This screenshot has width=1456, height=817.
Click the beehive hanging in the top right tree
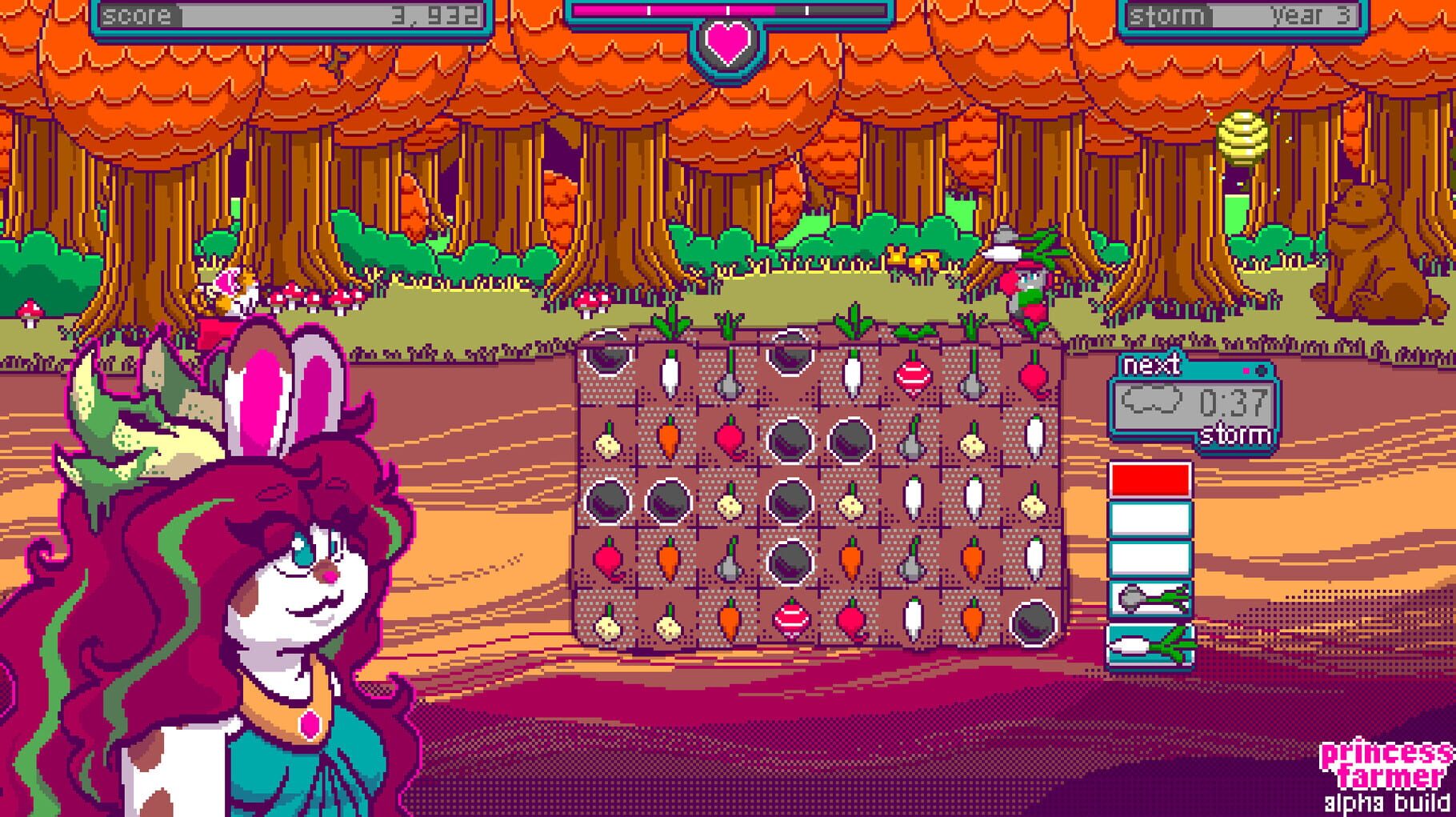click(1243, 136)
